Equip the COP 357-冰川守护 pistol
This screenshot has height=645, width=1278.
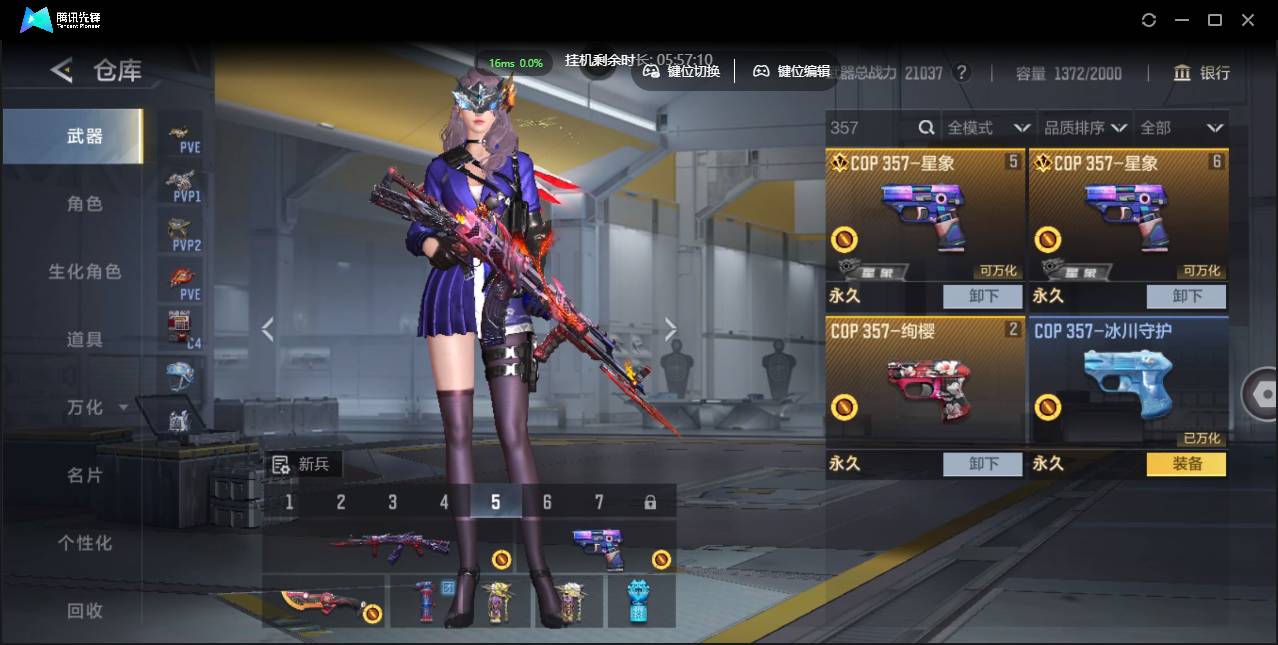1185,464
